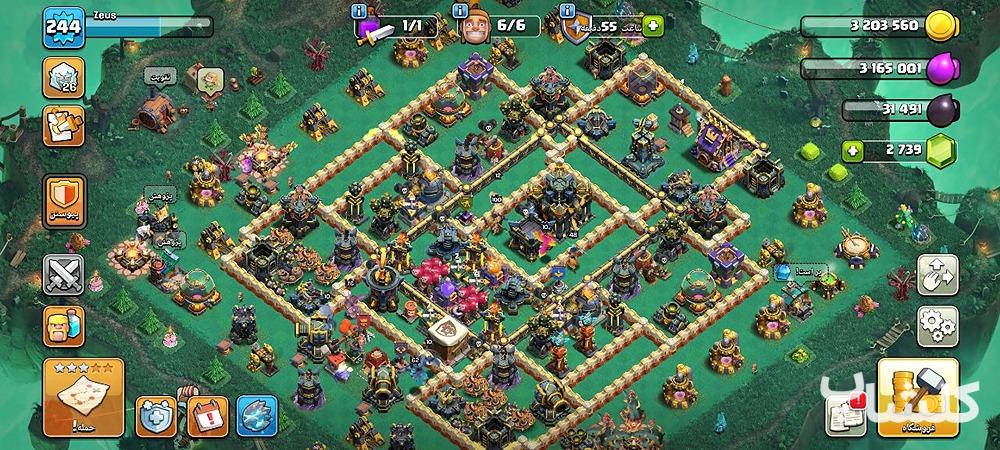Show builder info above the 6/6 counter
Screen dimensions: 1000x450
click(461, 11)
